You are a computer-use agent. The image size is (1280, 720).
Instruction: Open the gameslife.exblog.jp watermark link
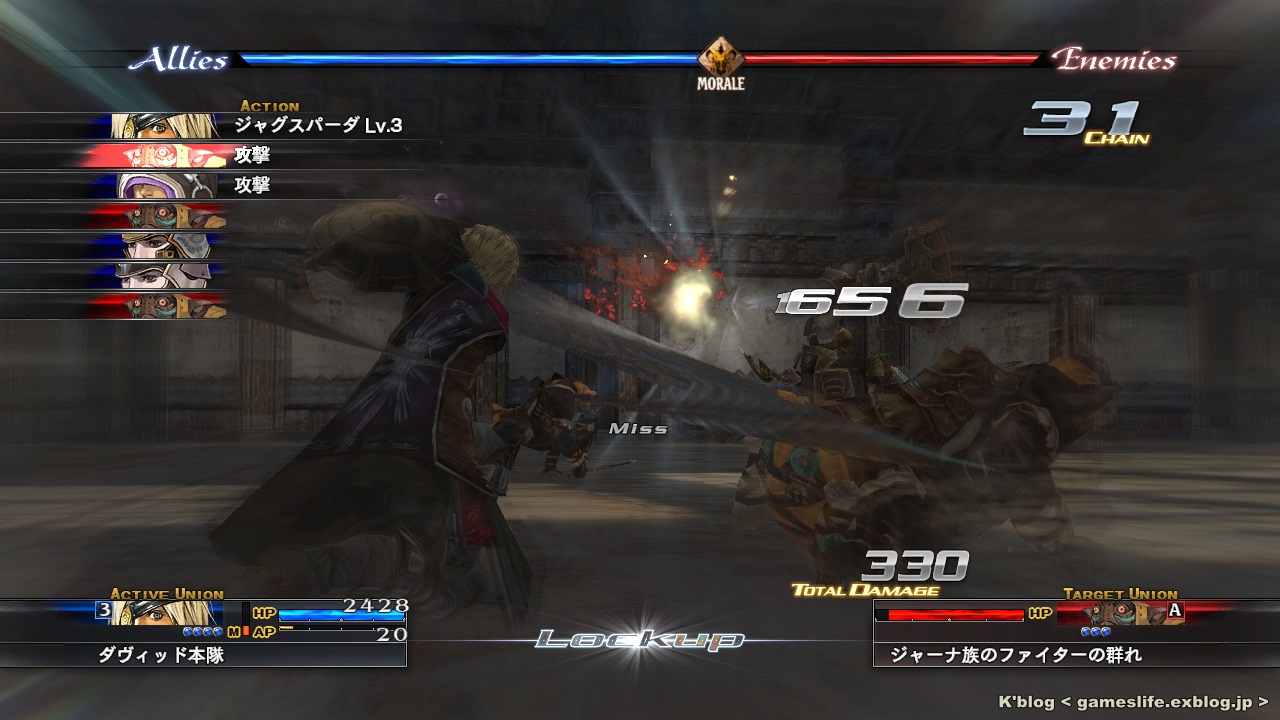coord(1135,702)
